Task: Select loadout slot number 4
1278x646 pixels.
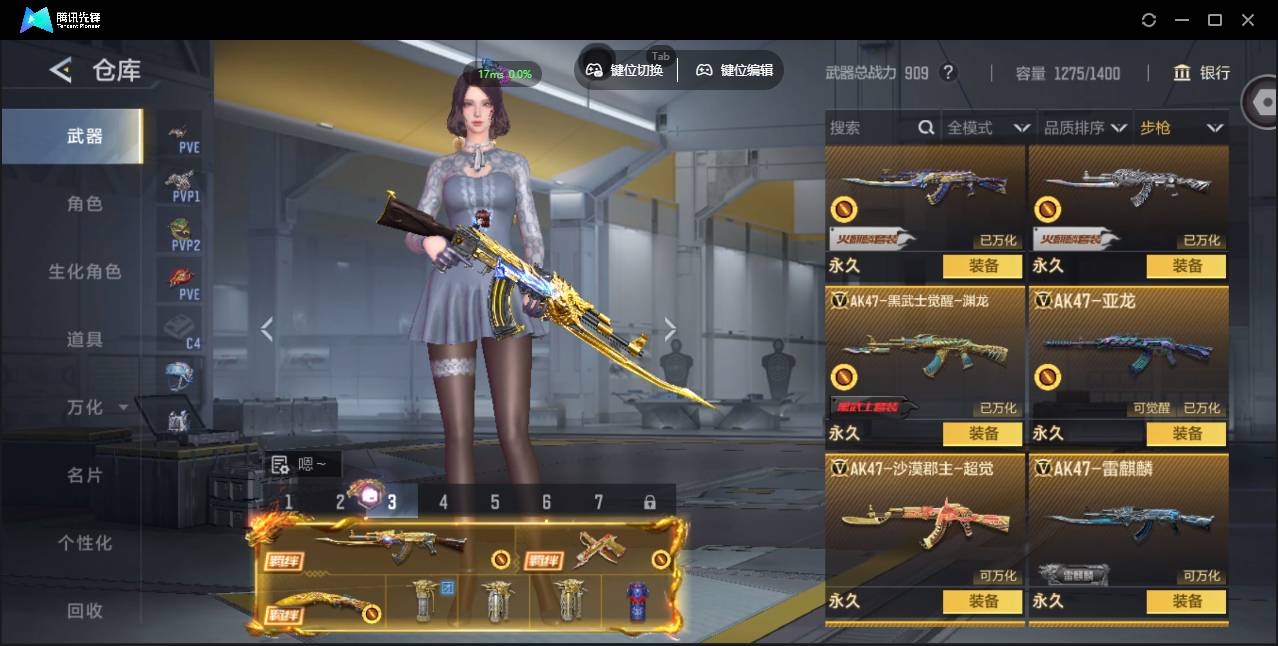Action: (x=443, y=502)
